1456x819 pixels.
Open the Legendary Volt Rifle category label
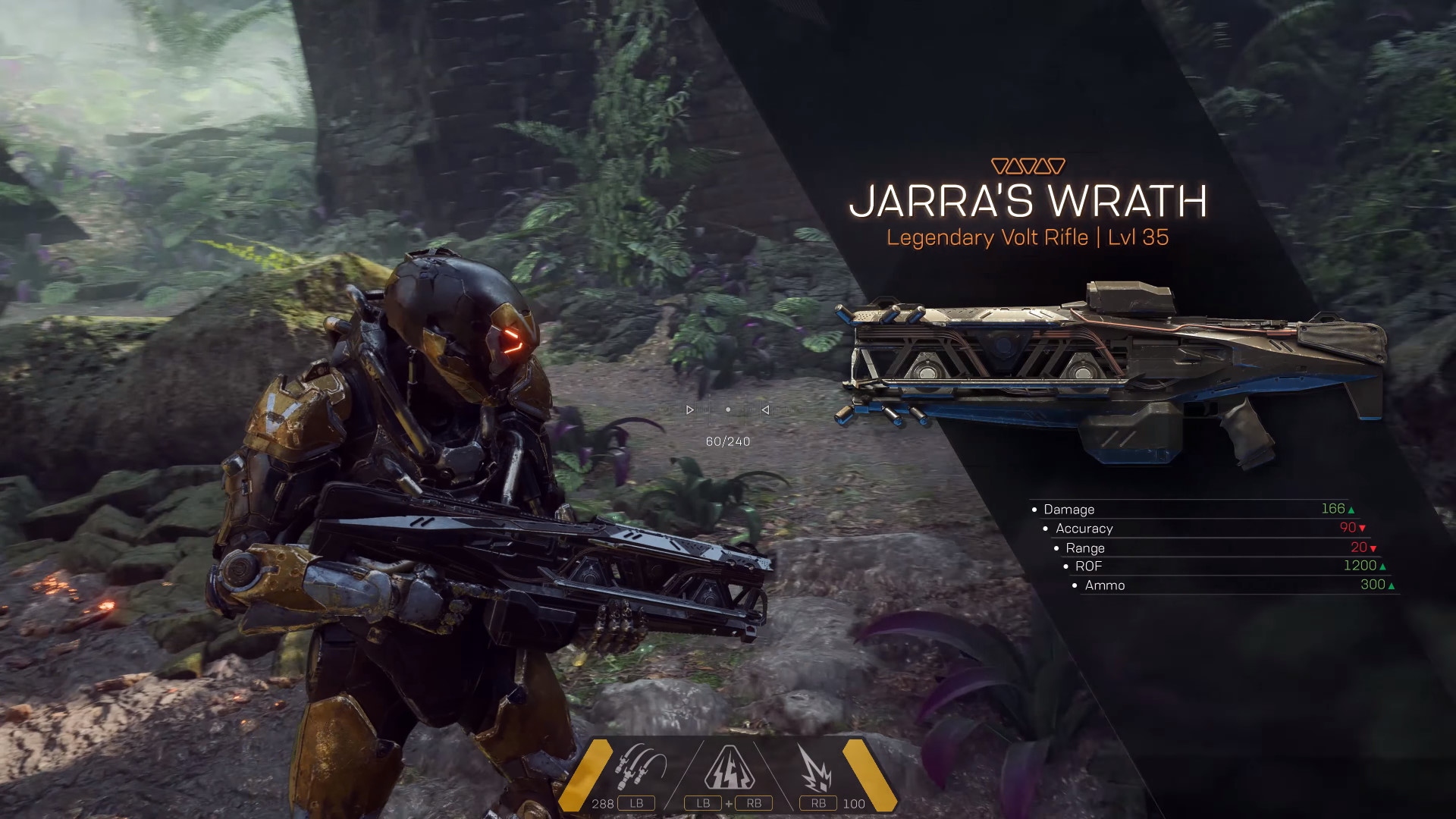click(x=1028, y=237)
